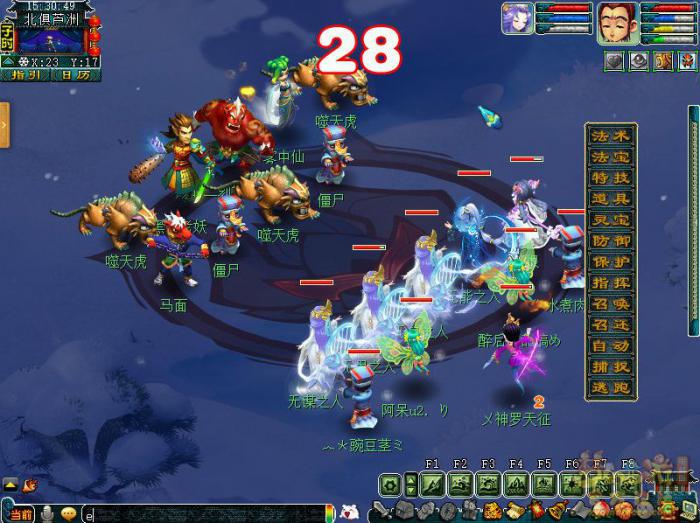This screenshot has width=700, height=523.
Task: Click the summoned pet portrait
Action: click(x=517, y=20)
